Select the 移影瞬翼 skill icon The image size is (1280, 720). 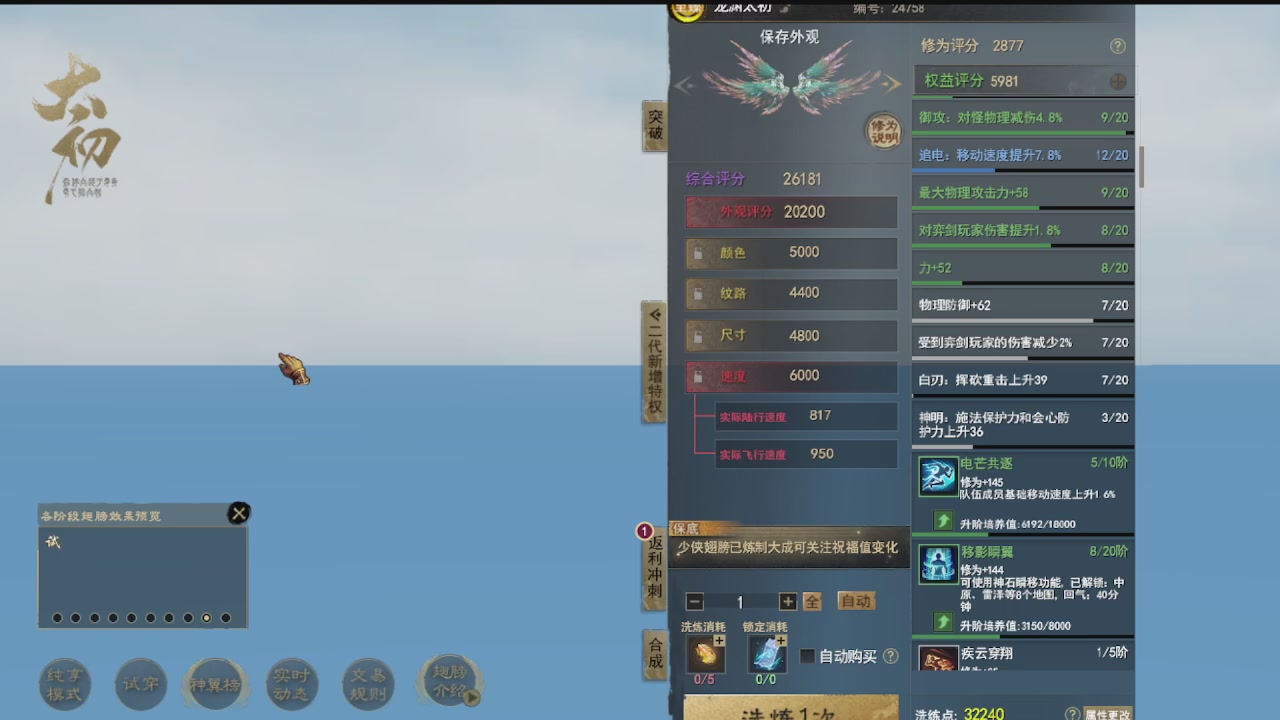pos(937,566)
